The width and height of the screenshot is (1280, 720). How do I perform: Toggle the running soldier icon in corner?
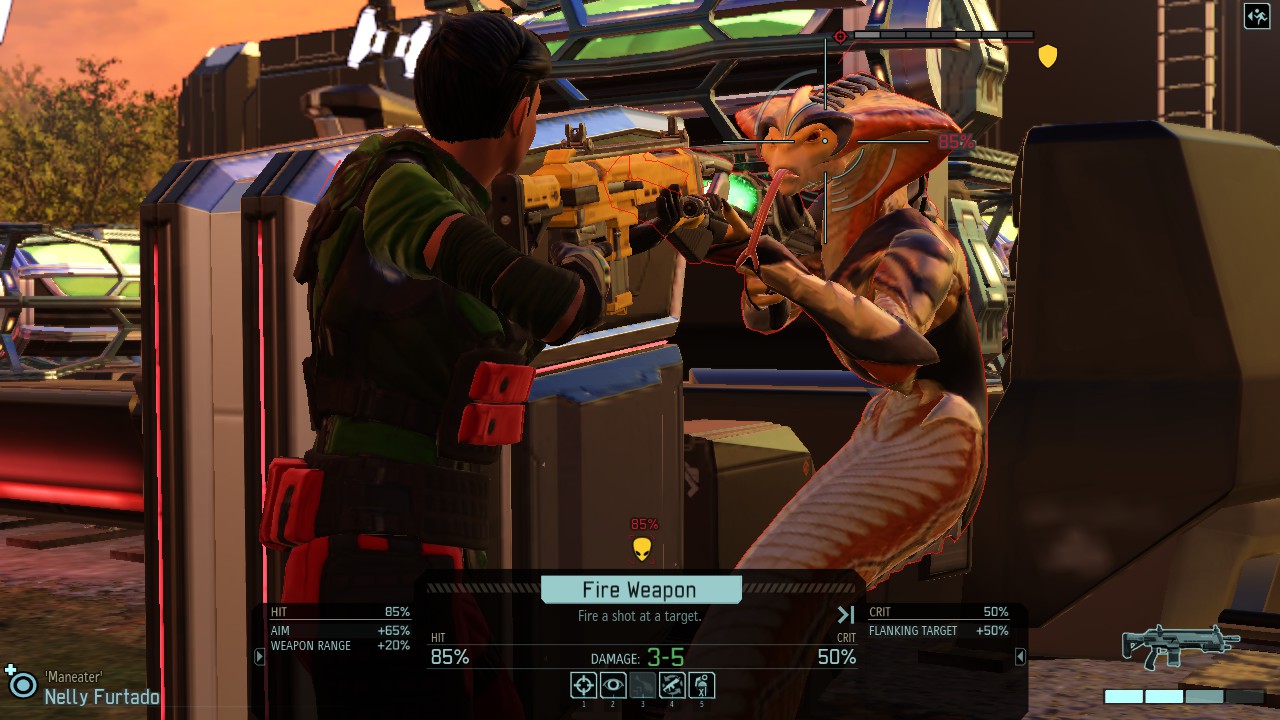tap(1257, 16)
